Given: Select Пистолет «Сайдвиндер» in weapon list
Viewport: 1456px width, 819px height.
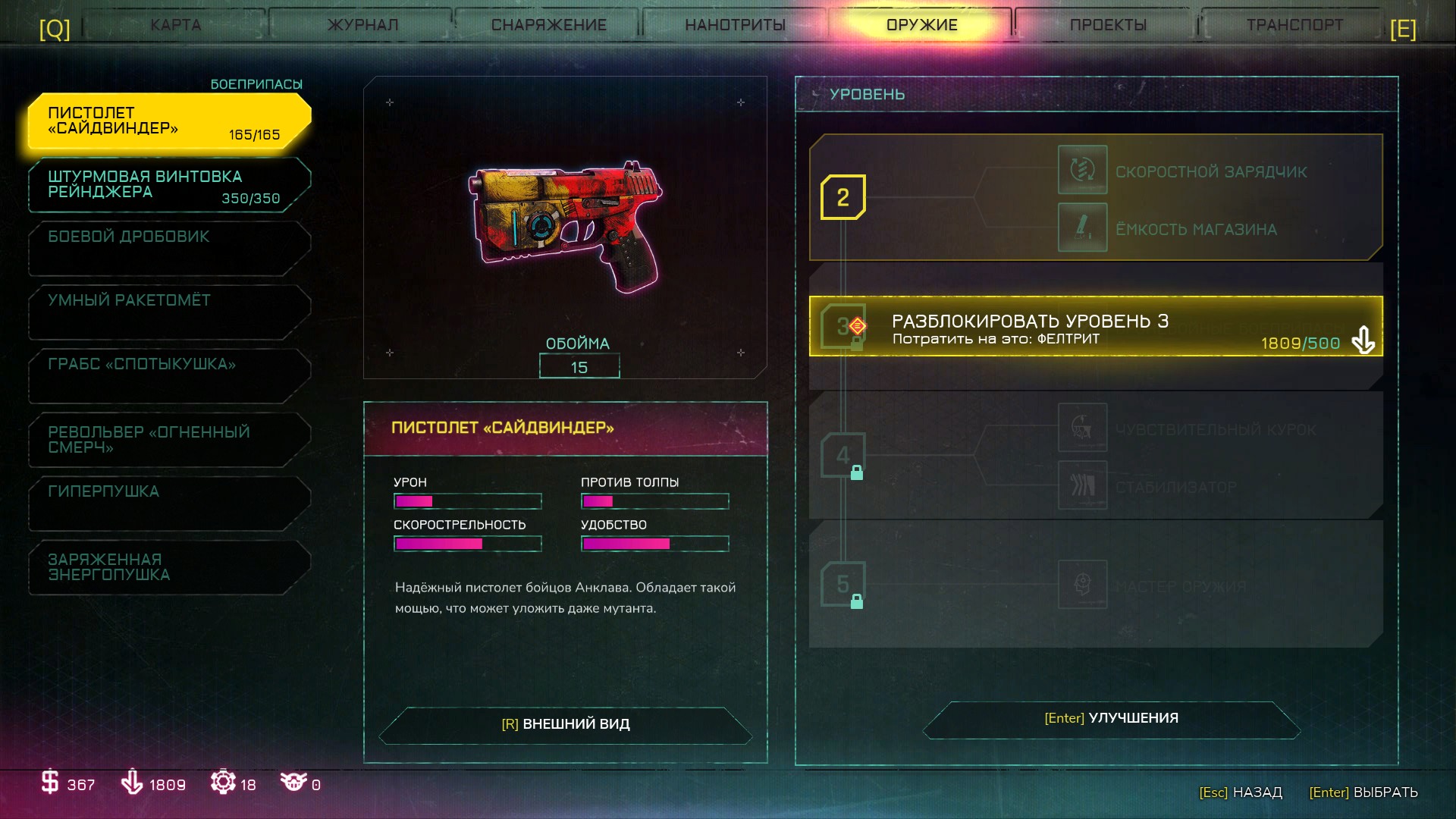Looking at the screenshot, I should tap(169, 121).
